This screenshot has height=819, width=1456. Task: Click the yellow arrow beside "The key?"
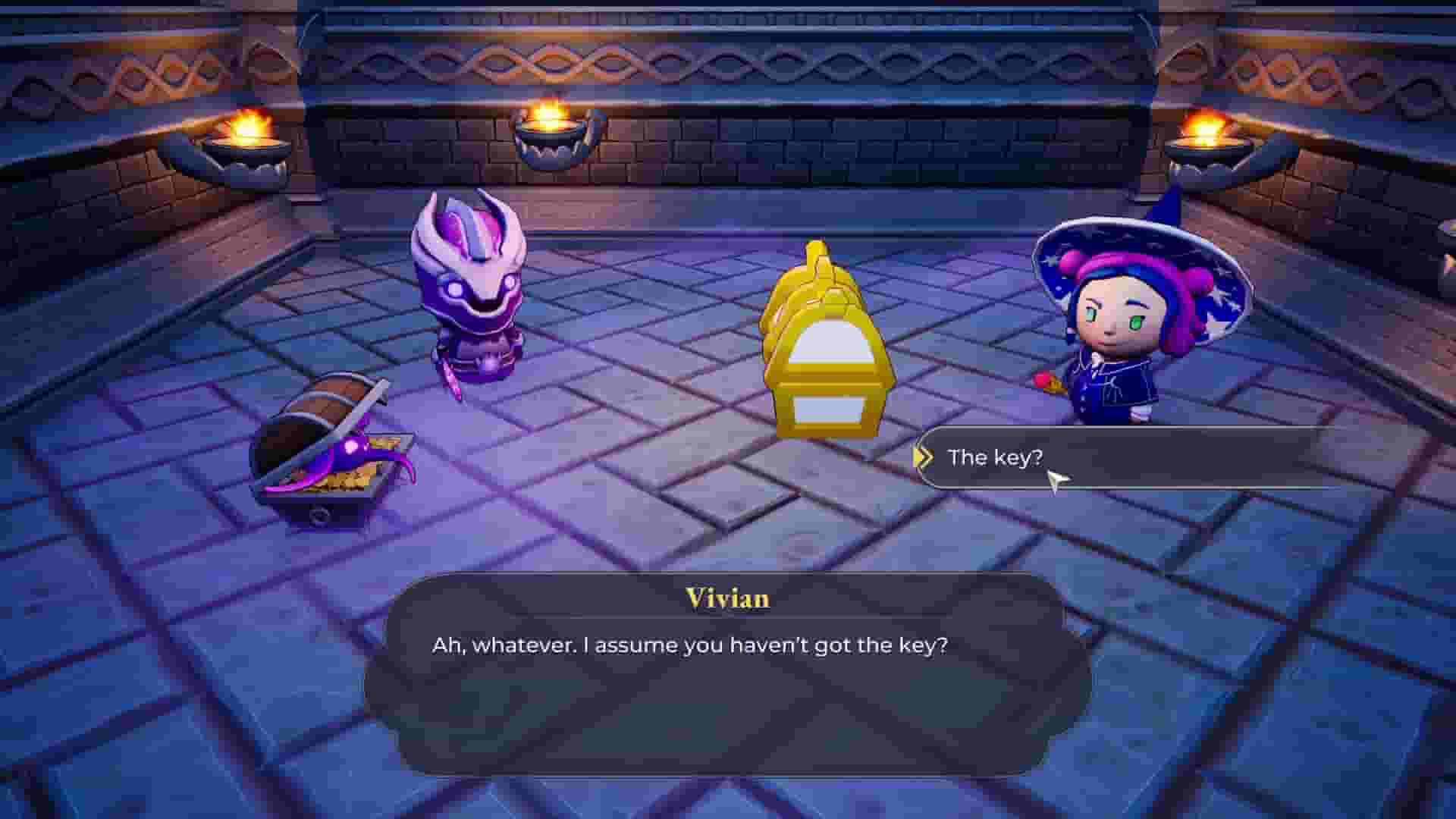927,457
